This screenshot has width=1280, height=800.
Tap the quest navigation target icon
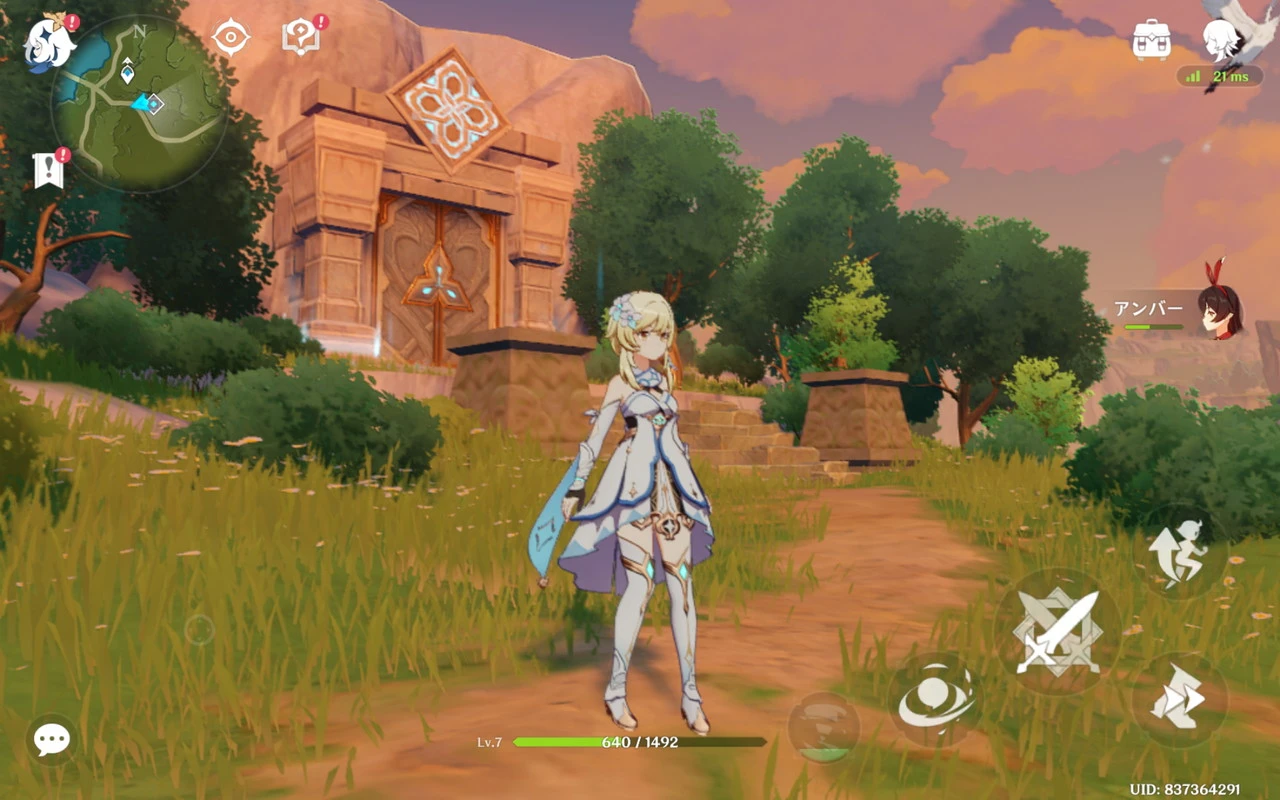coord(231,39)
